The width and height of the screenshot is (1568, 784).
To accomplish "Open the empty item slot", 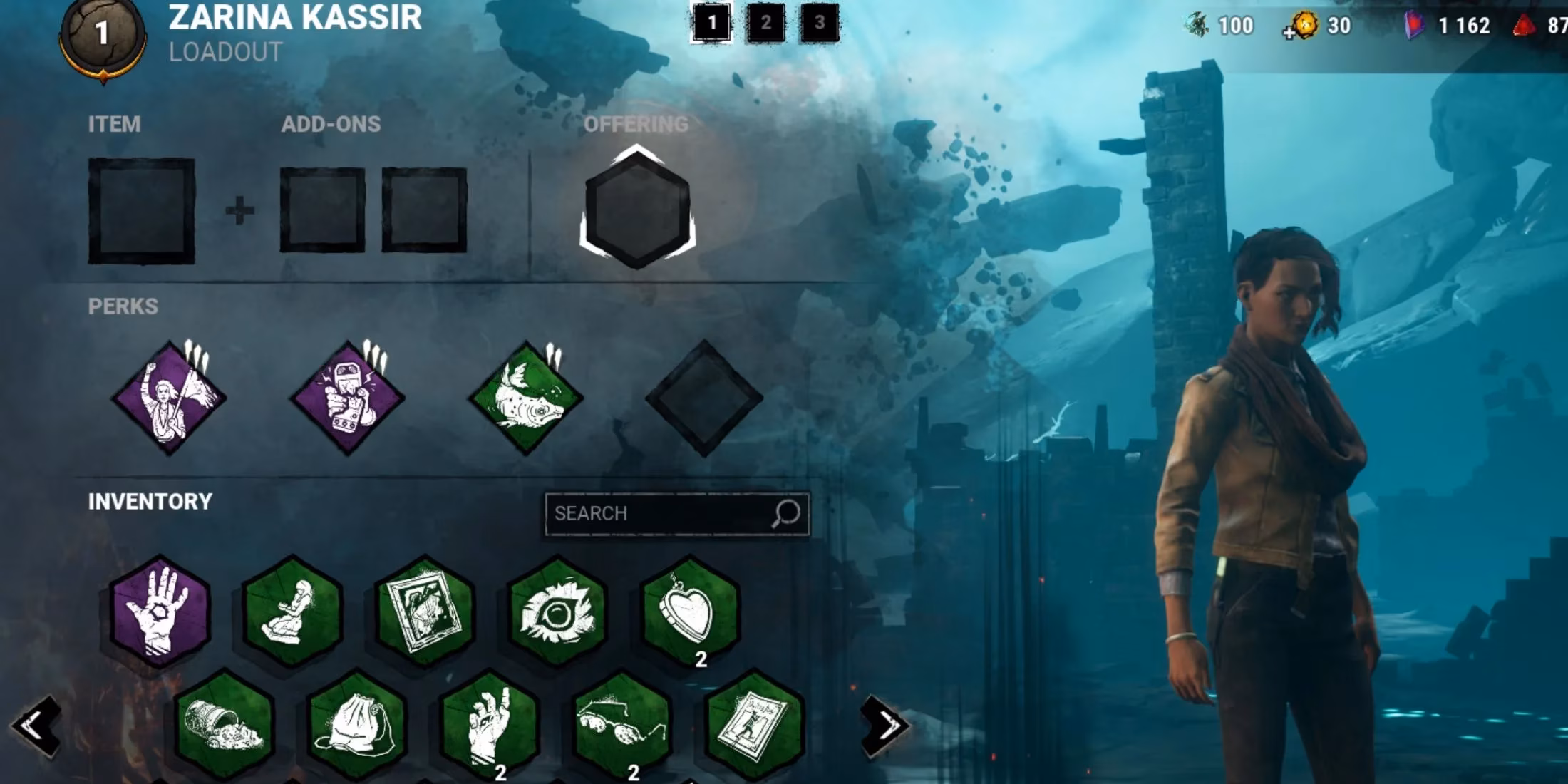I will (x=141, y=211).
